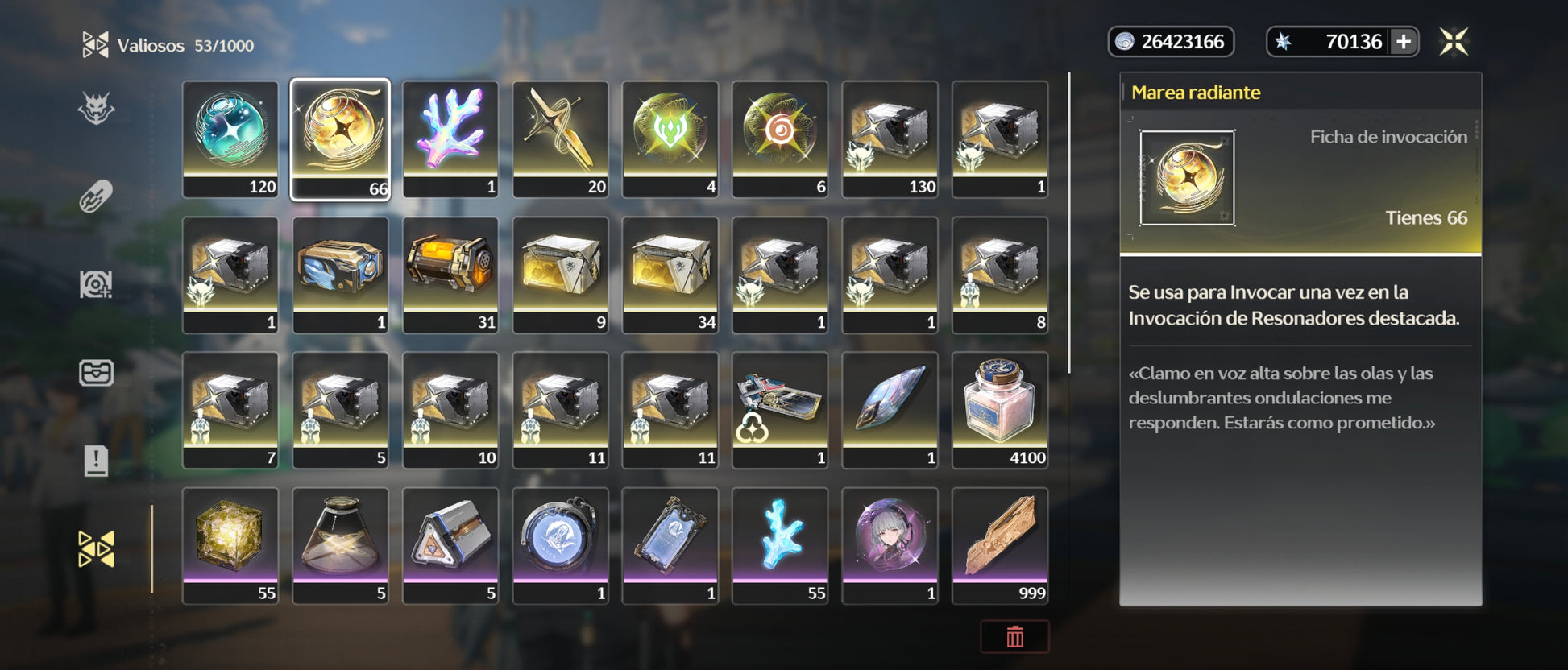Image resolution: width=1568 pixels, height=670 pixels.
Task: Switch to the exclamation document category tab
Action: pyautogui.click(x=96, y=461)
